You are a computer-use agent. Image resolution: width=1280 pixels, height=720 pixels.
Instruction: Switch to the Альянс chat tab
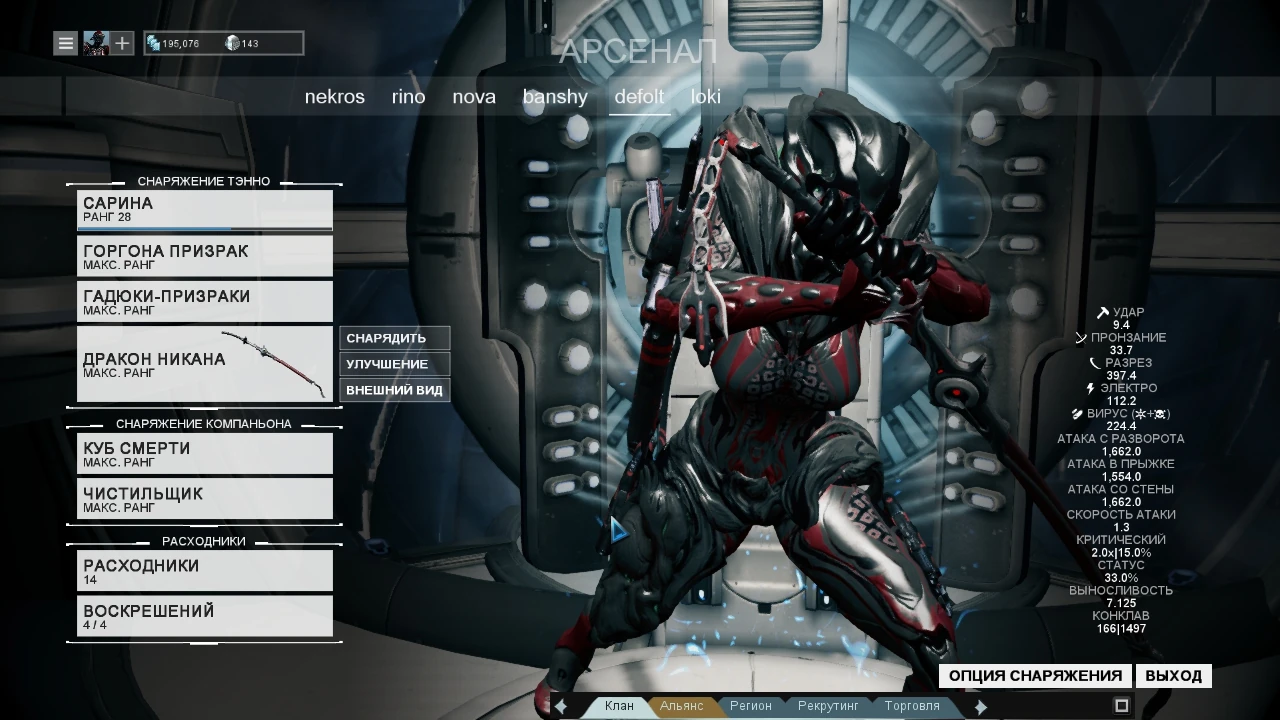[682, 706]
